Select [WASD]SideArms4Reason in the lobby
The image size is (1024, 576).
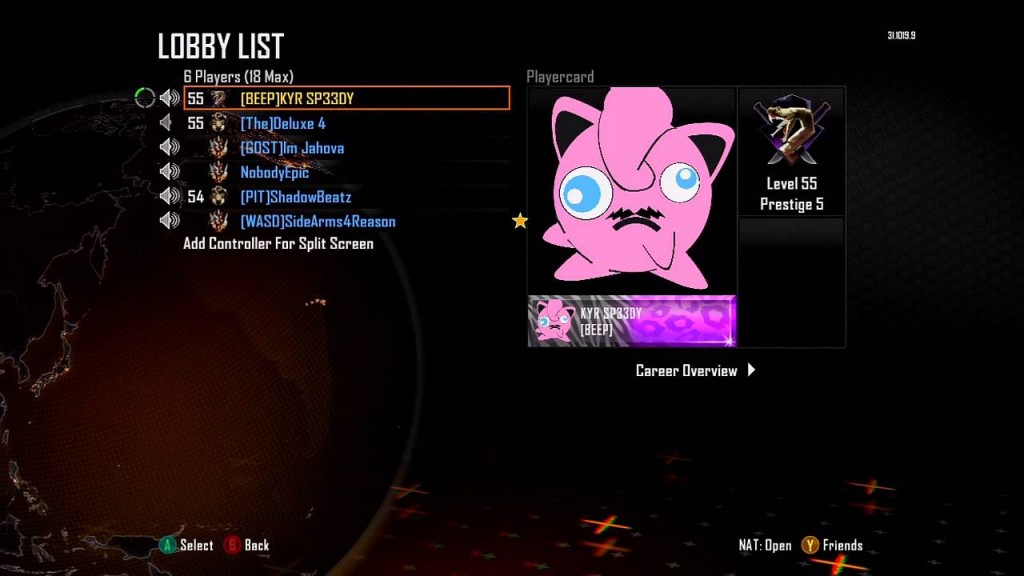click(317, 221)
